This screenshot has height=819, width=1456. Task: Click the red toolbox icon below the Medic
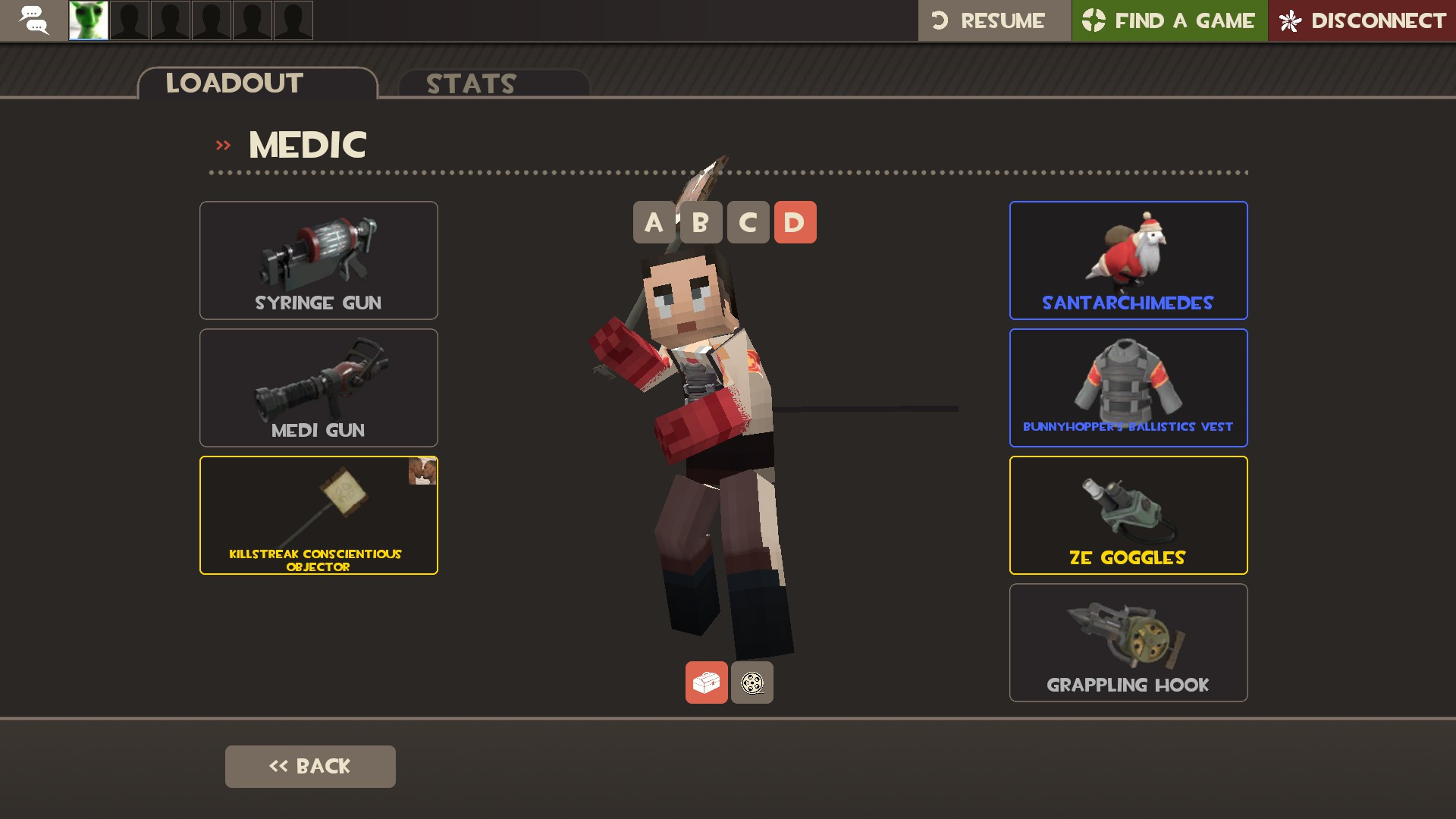click(706, 682)
